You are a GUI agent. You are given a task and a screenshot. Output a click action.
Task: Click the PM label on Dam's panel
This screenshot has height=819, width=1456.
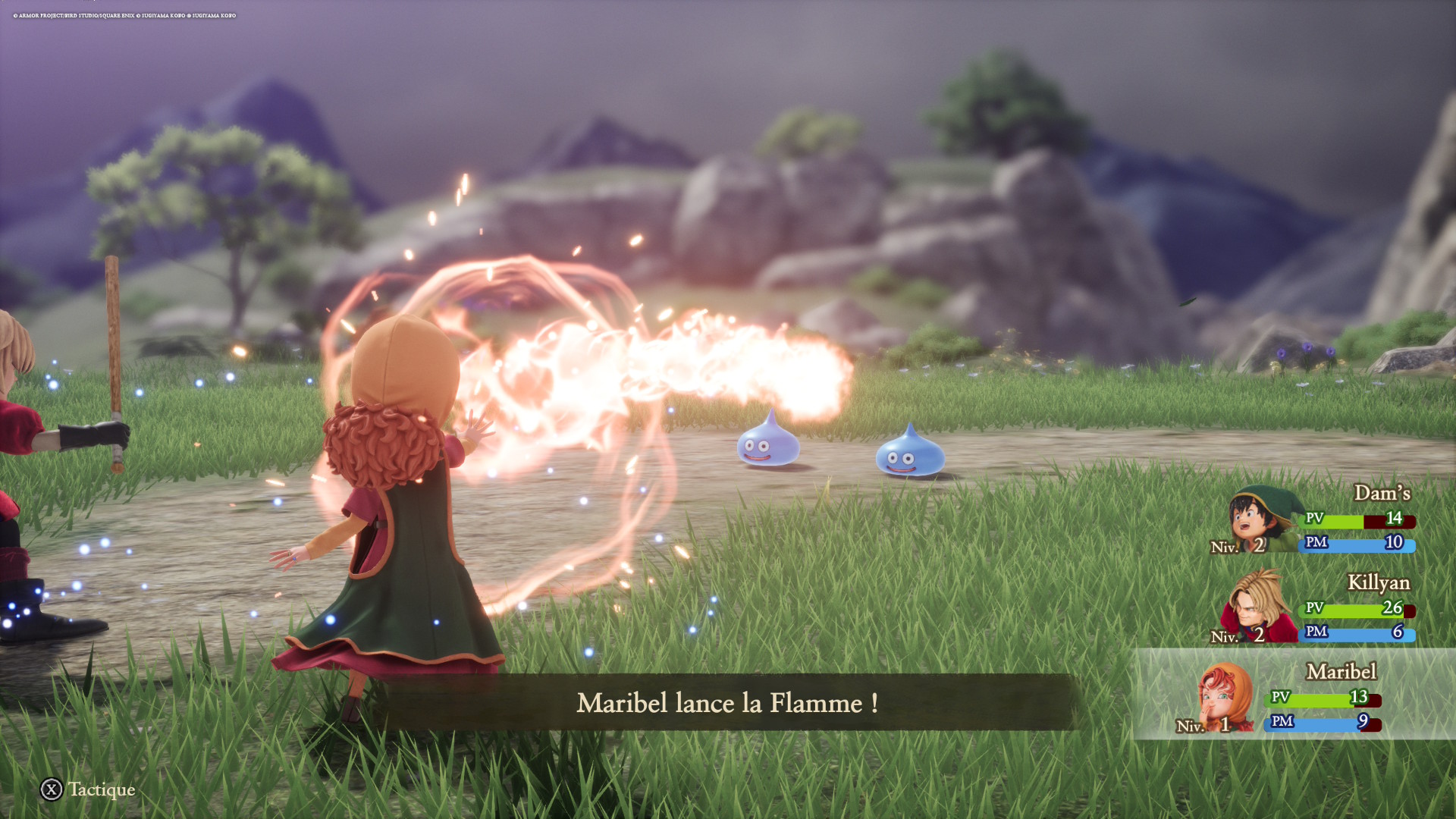1318,543
